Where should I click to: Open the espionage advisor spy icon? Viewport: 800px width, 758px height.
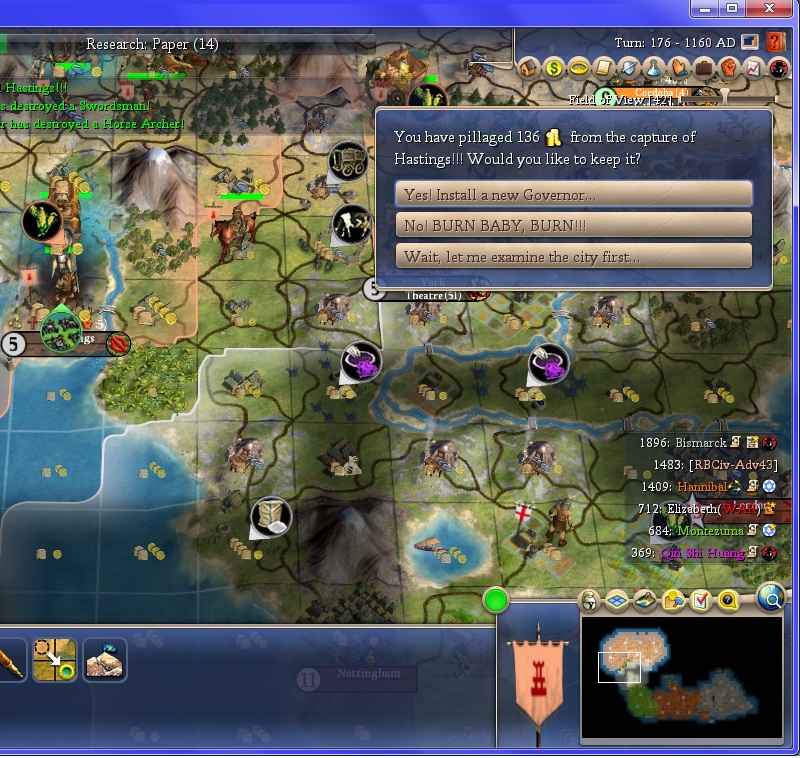click(779, 68)
